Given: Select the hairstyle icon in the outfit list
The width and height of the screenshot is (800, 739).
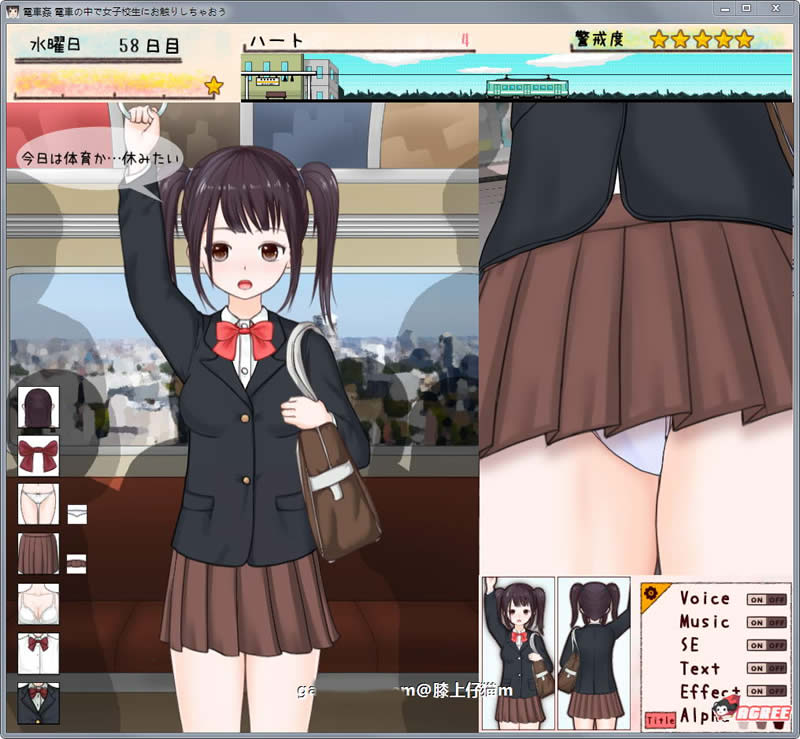Looking at the screenshot, I should click(39, 407).
